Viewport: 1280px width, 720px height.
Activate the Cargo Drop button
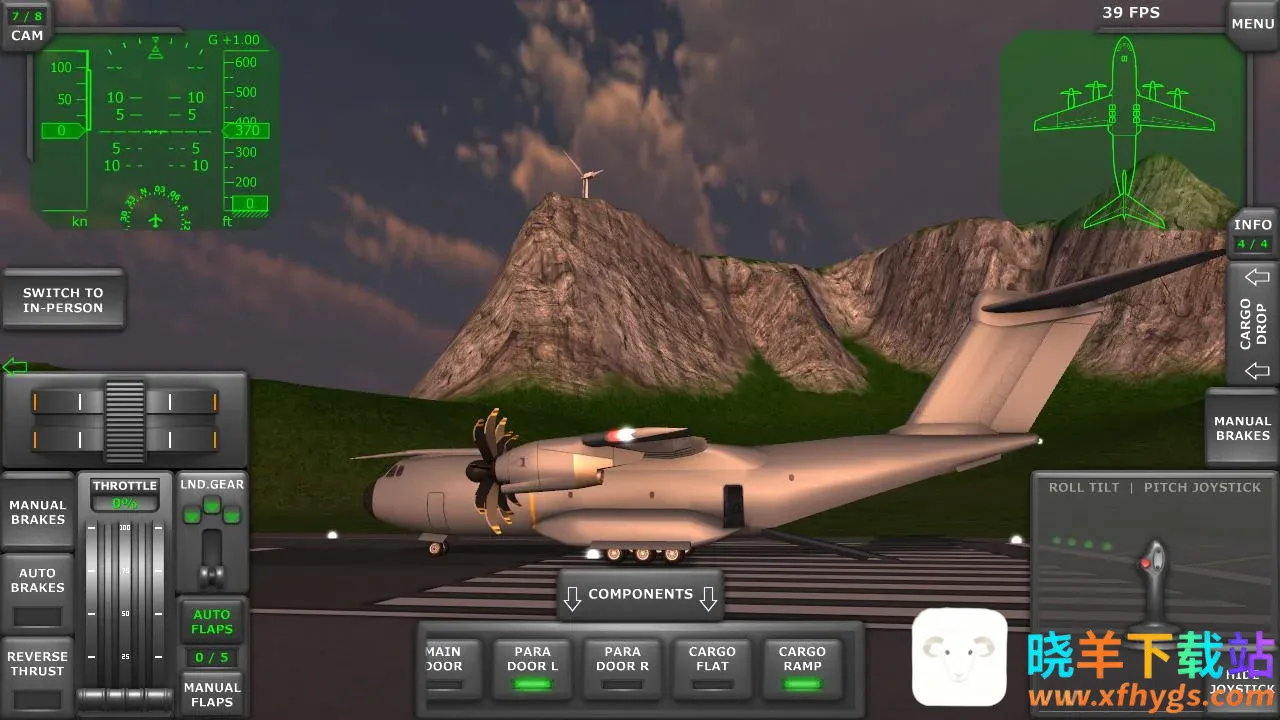(1253, 323)
